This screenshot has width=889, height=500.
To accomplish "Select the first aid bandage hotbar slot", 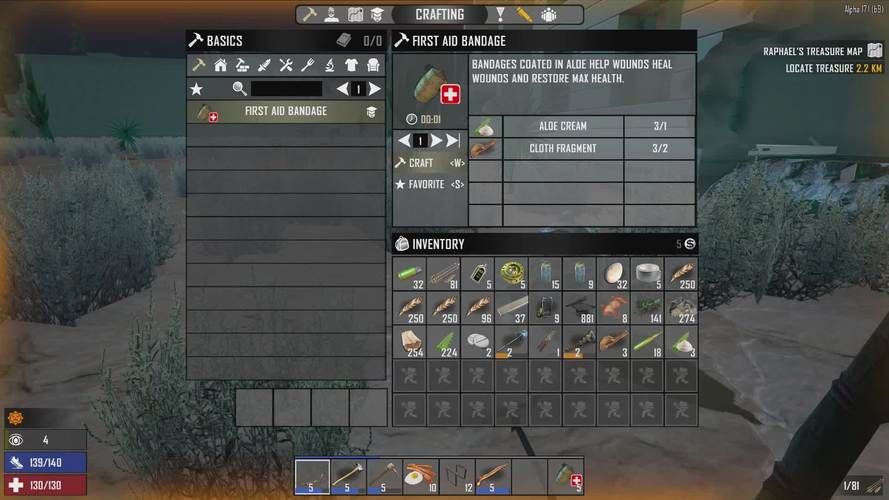I will tap(565, 476).
